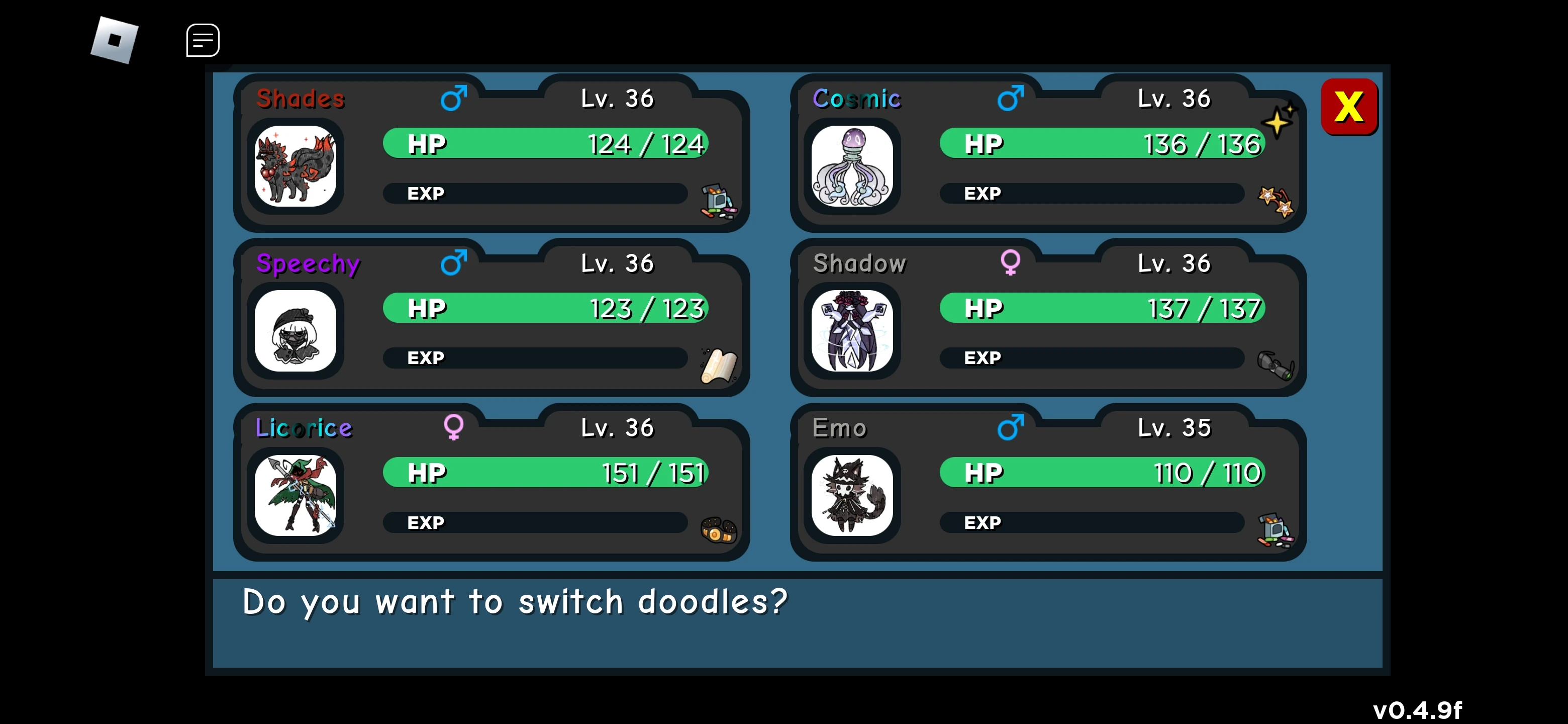Viewport: 1568px width, 724px height.
Task: Click Shades' green HP bar
Action: (x=545, y=144)
